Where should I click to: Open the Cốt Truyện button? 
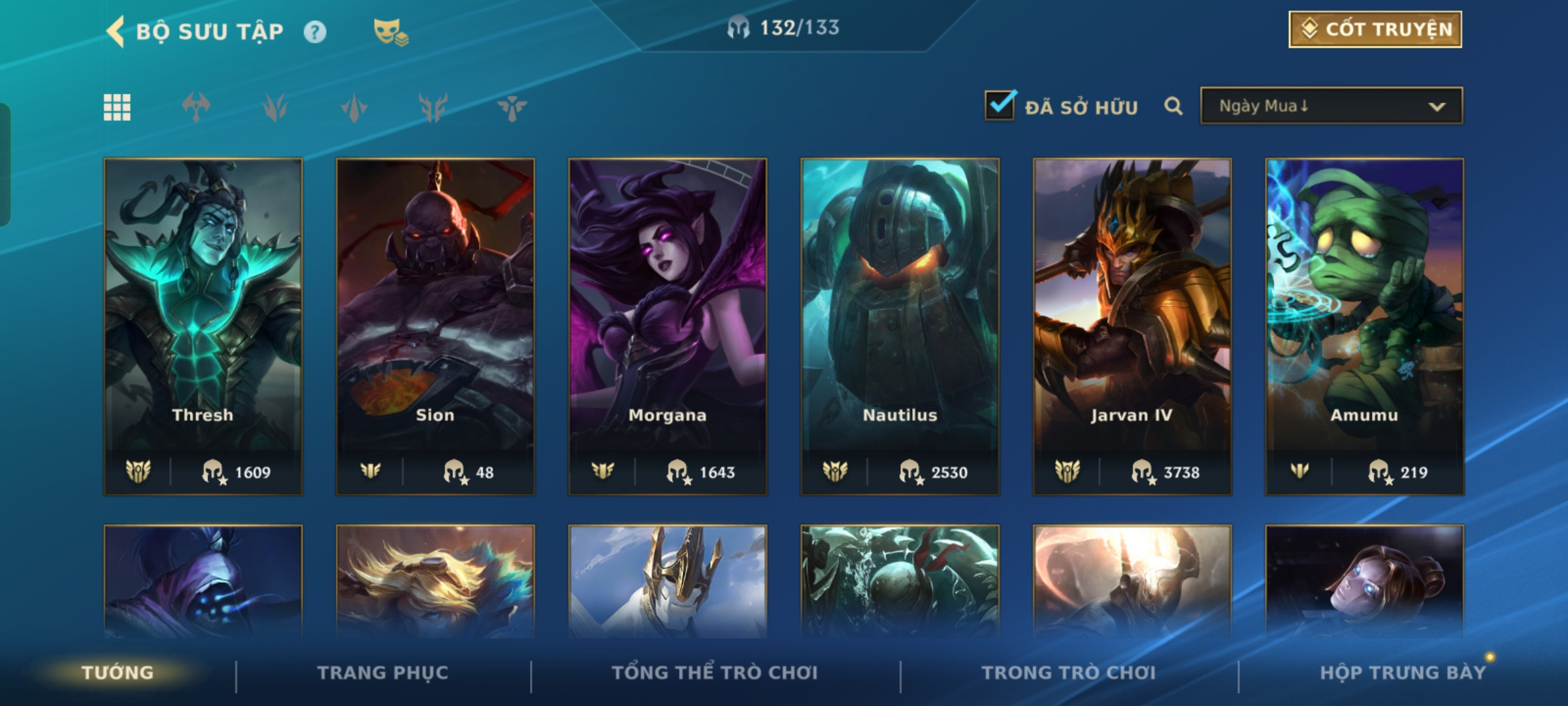pos(1375,29)
